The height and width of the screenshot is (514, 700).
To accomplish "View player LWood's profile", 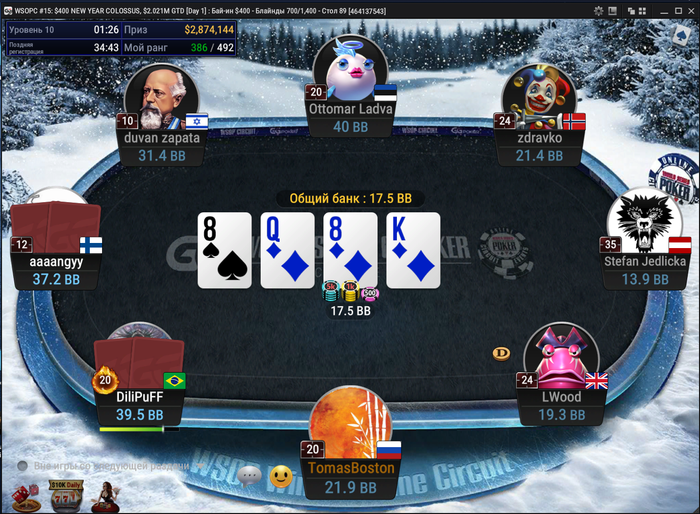I will tap(561, 355).
